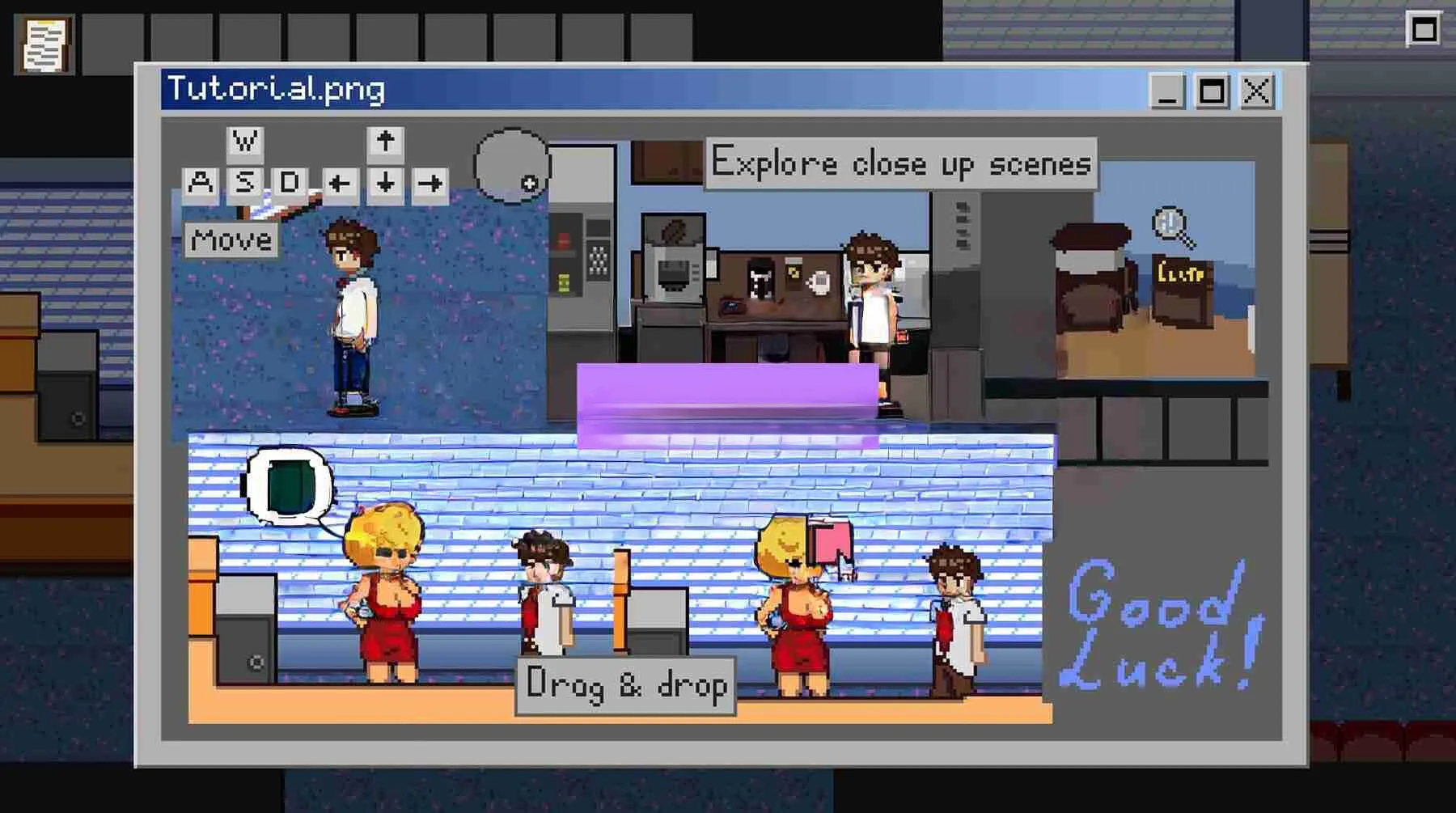Minimize the Tutorial.png window
This screenshot has width=1456, height=813.
pos(1167,91)
